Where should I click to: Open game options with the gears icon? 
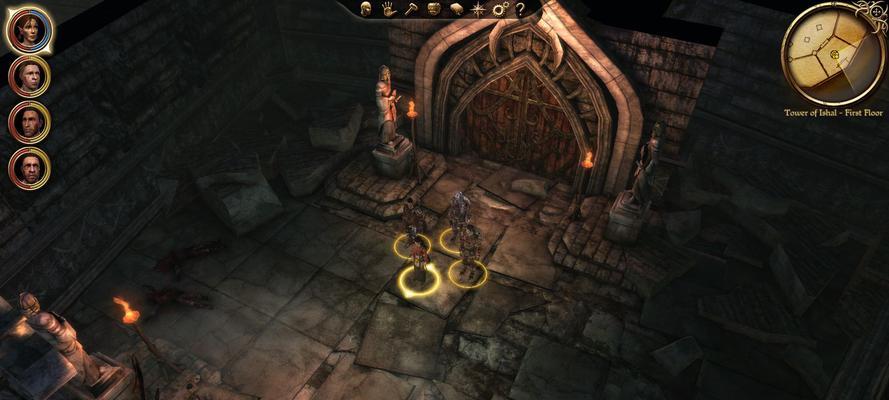pos(500,9)
